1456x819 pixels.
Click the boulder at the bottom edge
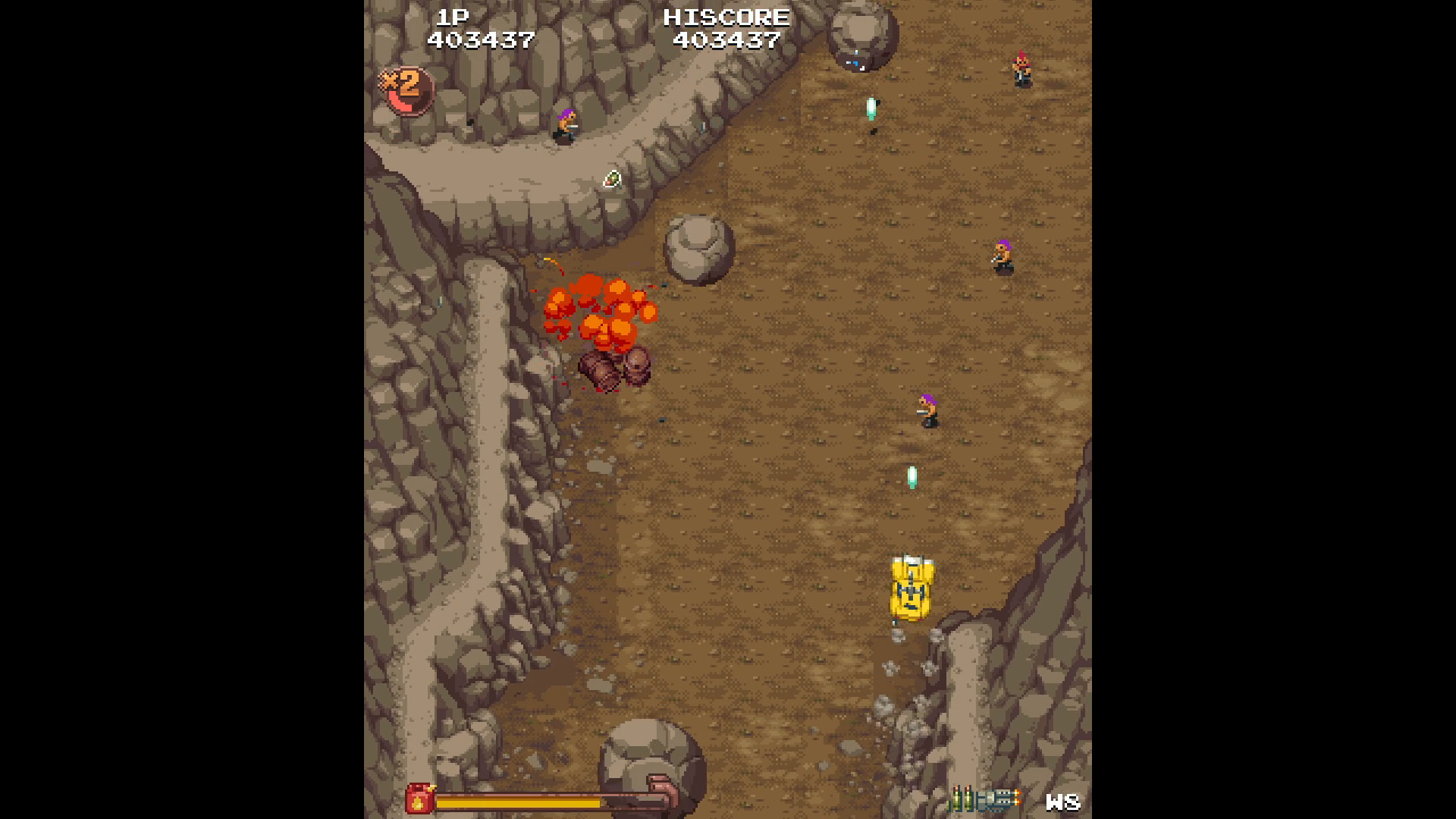coord(651,766)
